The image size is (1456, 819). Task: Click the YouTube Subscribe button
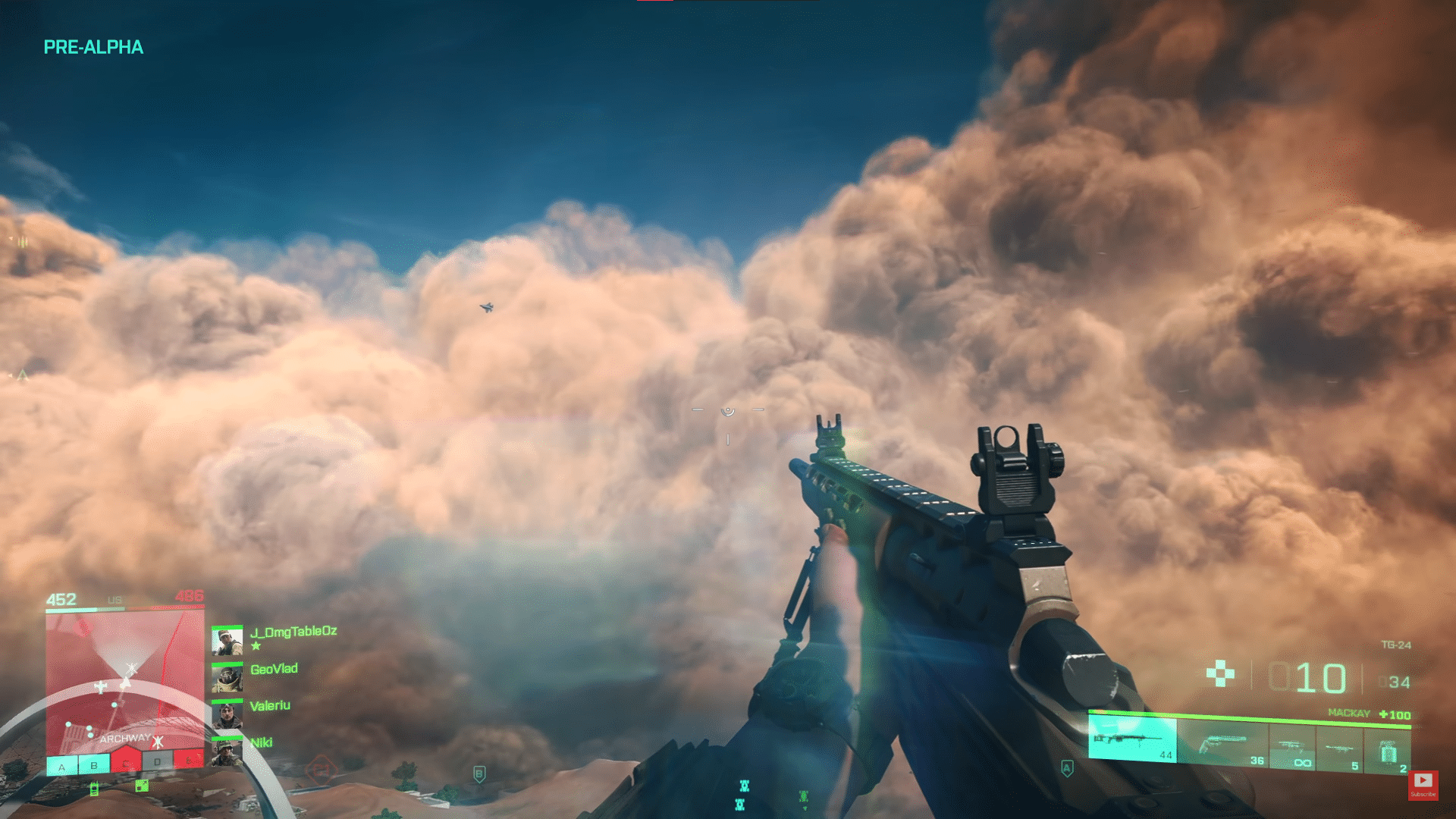(1423, 784)
